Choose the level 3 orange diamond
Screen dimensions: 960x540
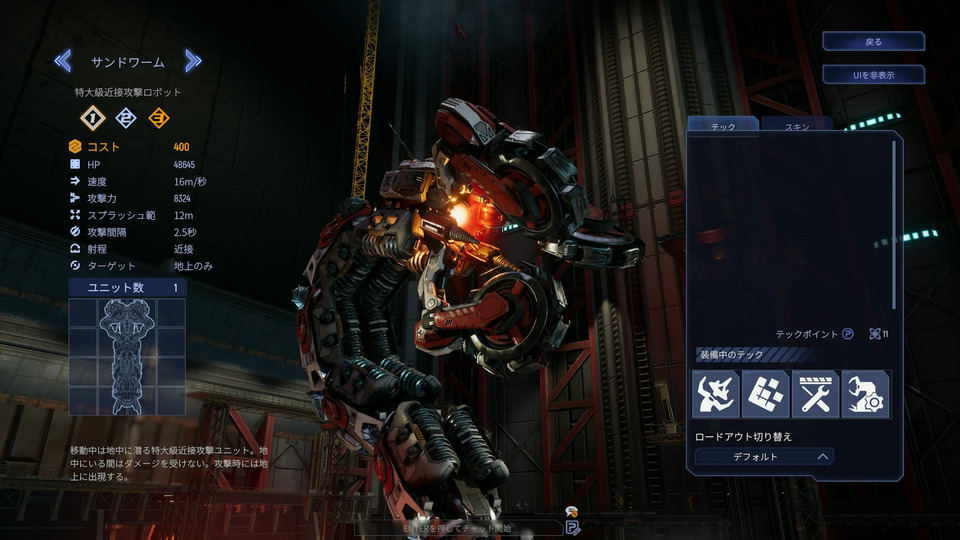click(x=158, y=118)
